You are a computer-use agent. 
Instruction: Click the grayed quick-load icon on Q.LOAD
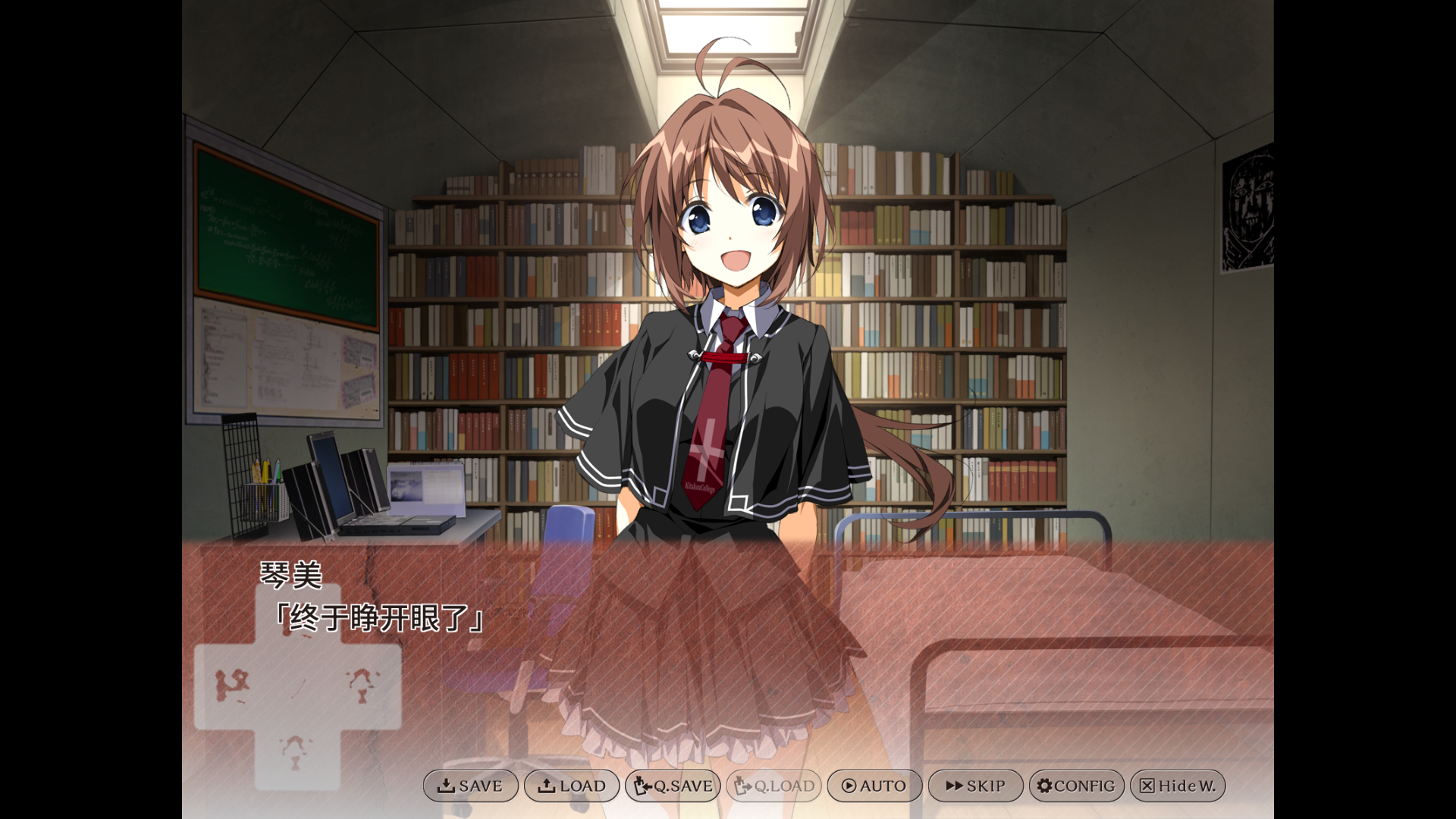pyautogui.click(x=744, y=786)
